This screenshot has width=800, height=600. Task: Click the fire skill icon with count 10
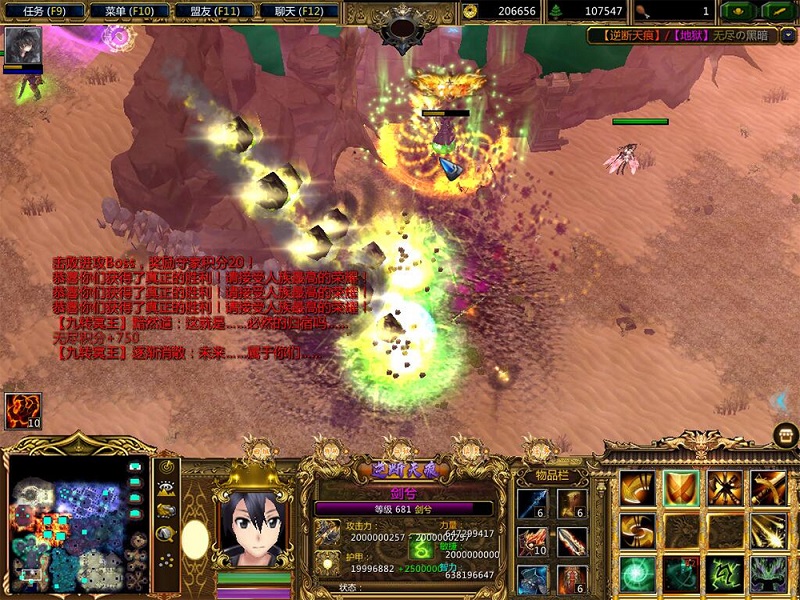(22, 411)
